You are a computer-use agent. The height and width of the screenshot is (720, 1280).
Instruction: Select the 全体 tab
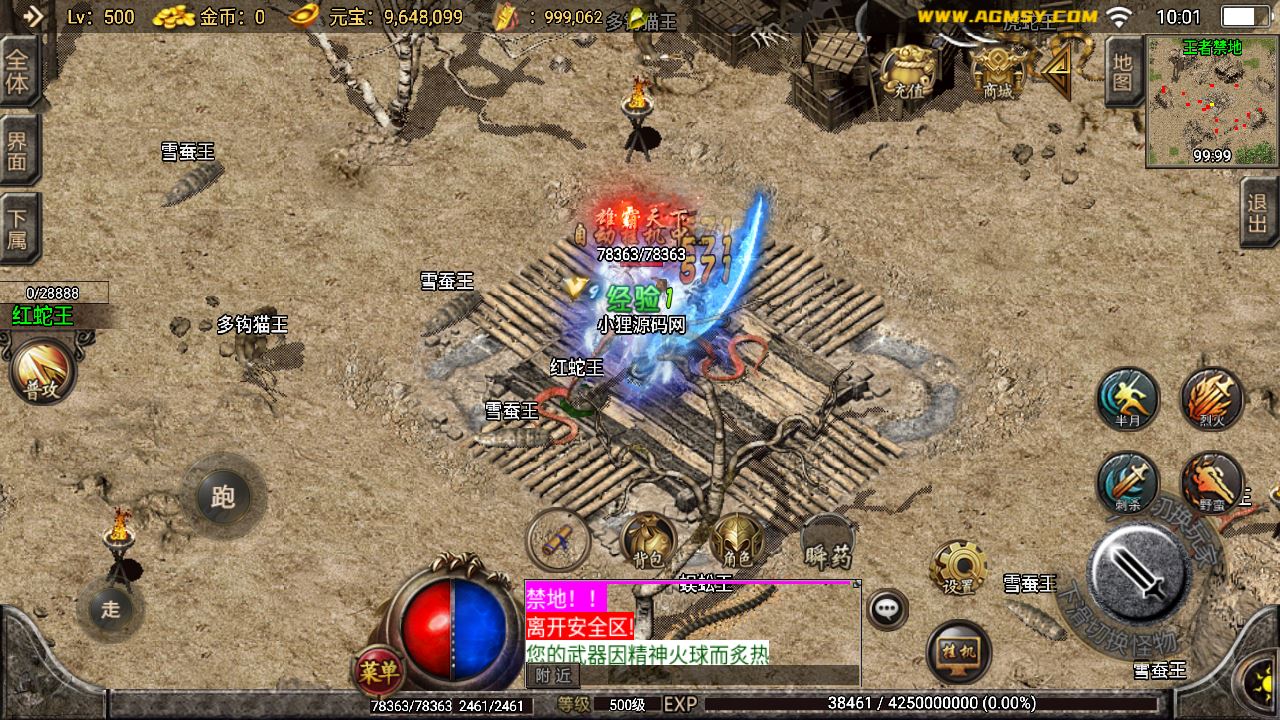18,72
